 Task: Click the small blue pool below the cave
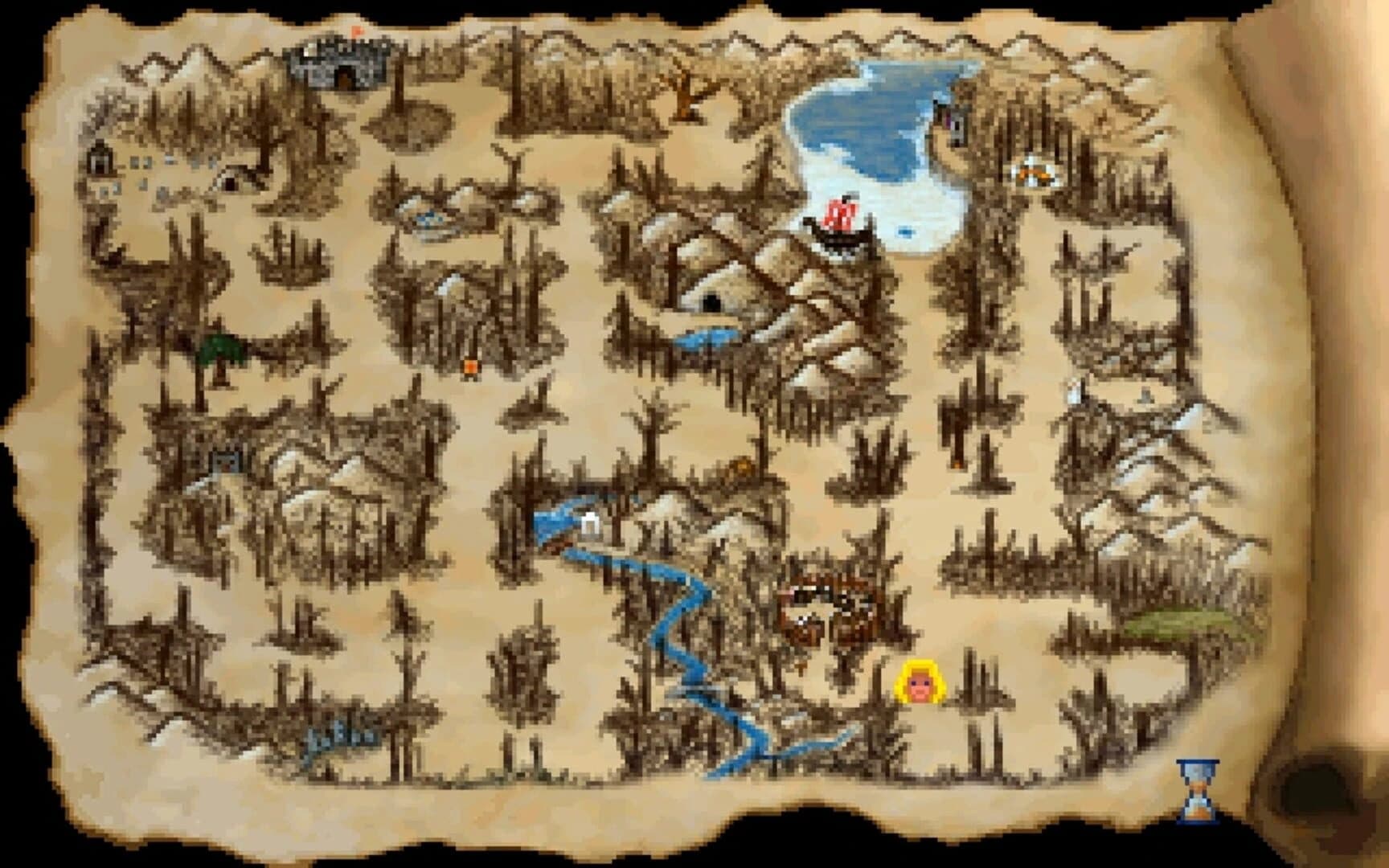point(707,338)
